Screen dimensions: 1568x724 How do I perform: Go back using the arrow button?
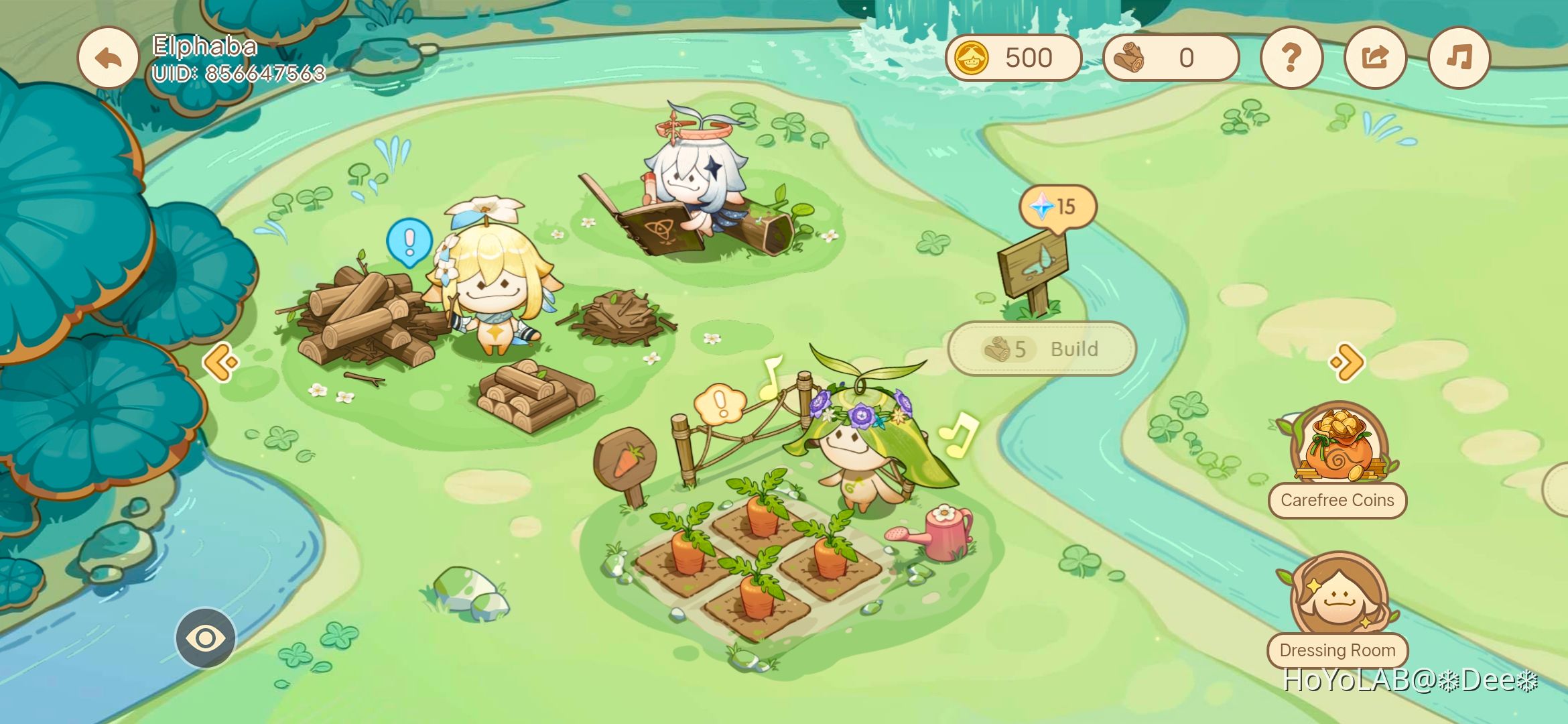(108, 58)
